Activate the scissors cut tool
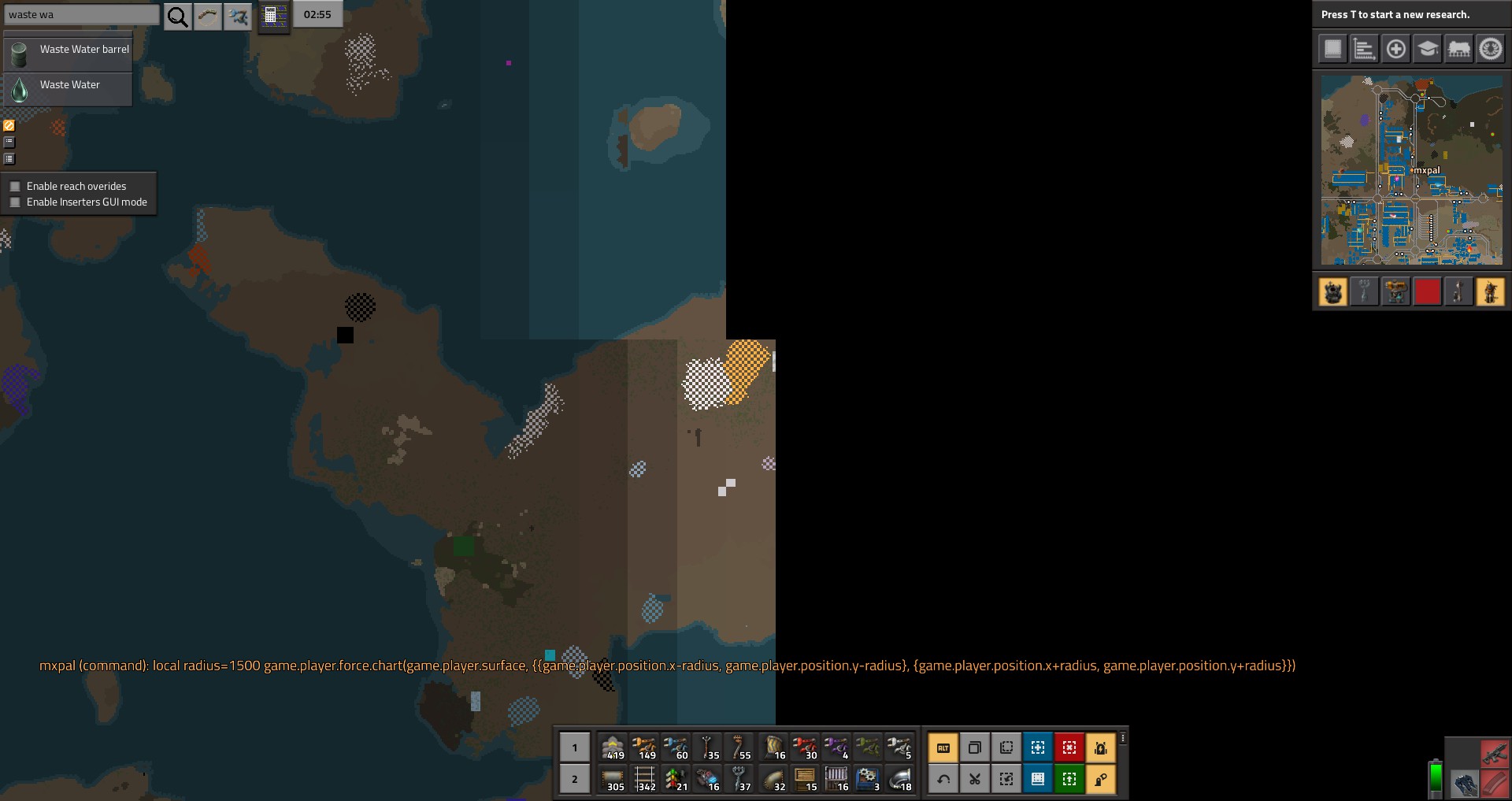Viewport: 1512px width, 801px height. click(x=975, y=779)
